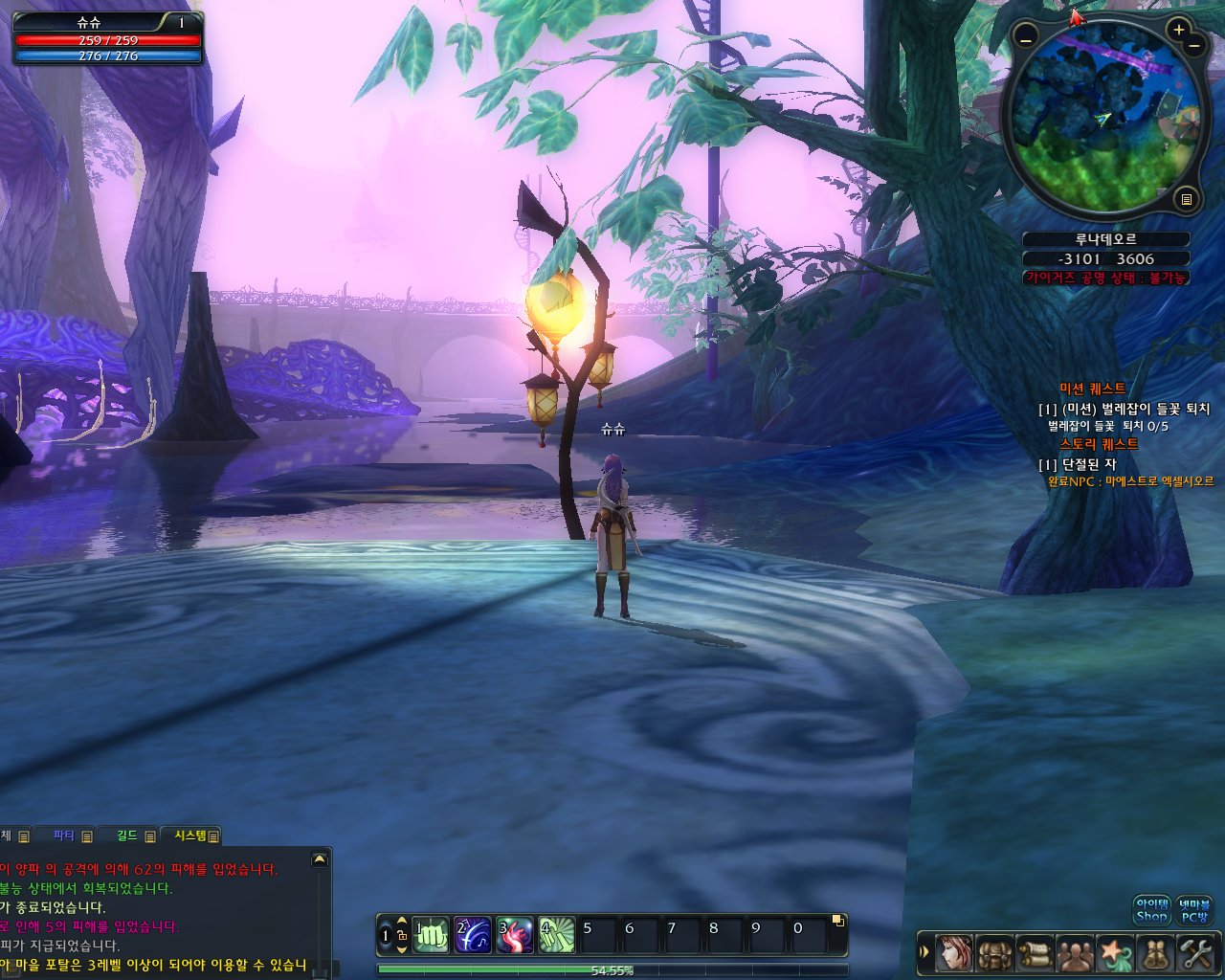Viewport: 1225px width, 980px height.
Task: Activate the green fist skill in slot 1
Action: point(431,935)
